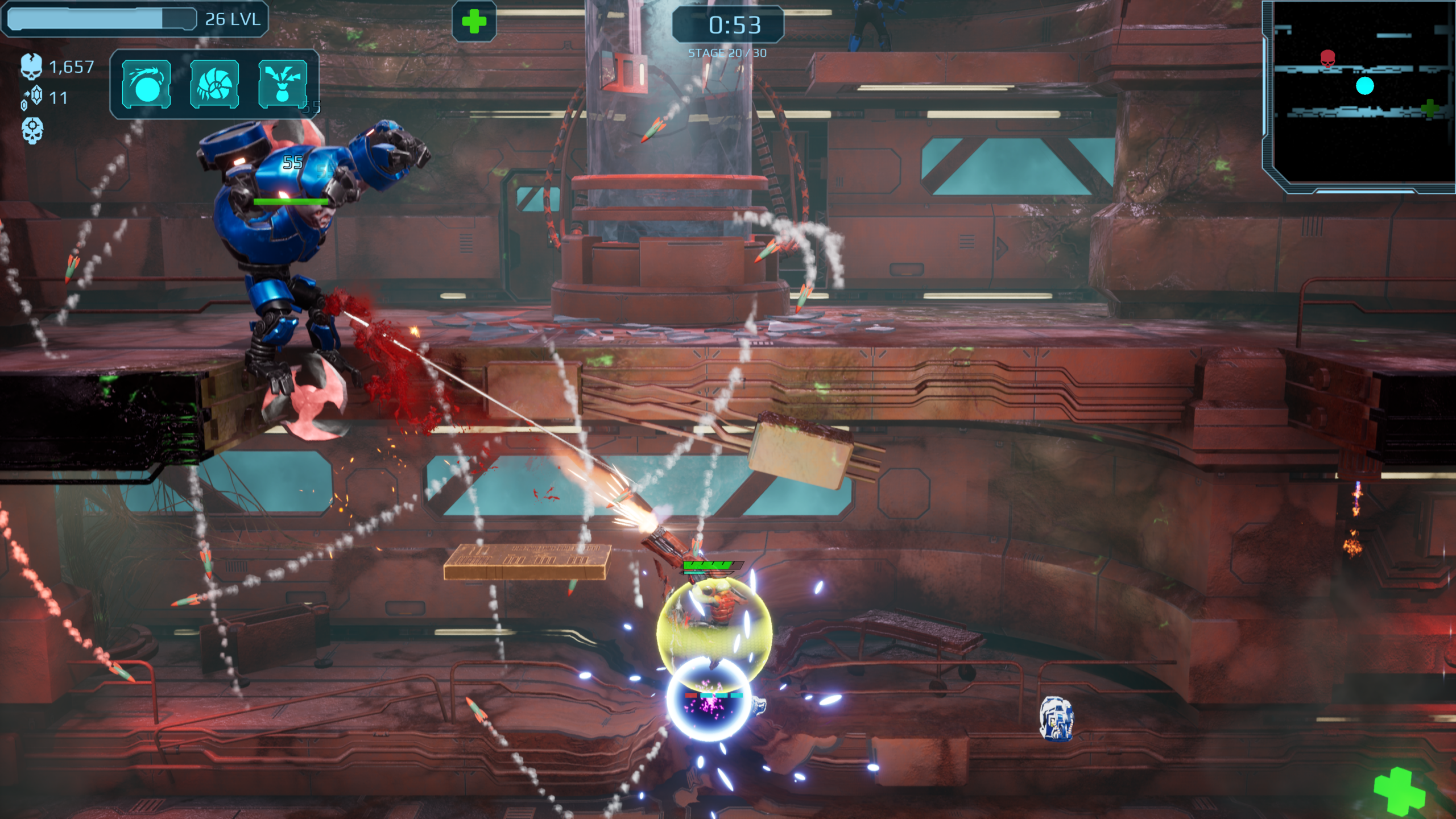This screenshot has width=1456, height=819.
Task: Trigger the bursting sack ability
Action: tap(283, 84)
